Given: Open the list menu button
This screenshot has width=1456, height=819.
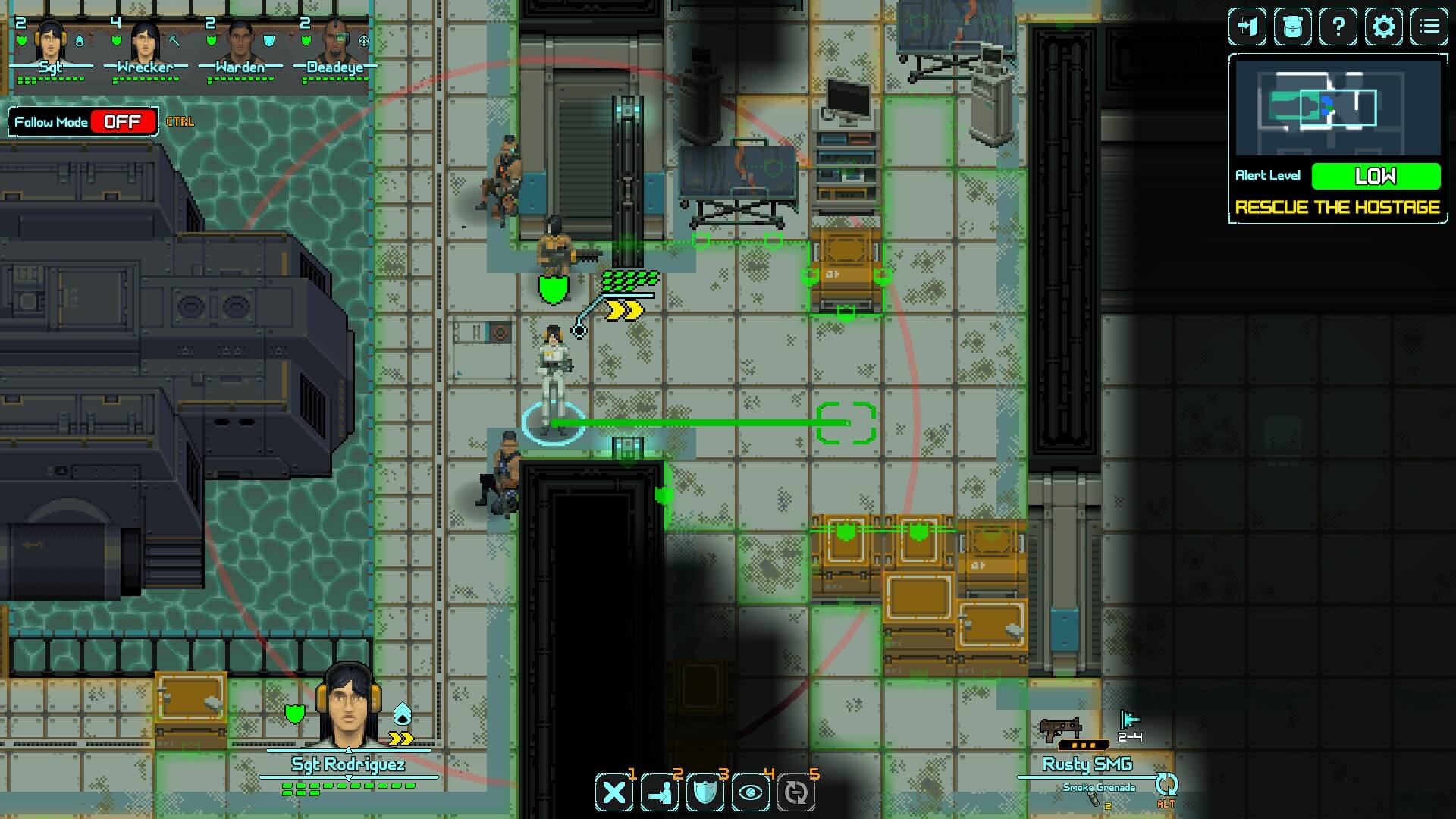Looking at the screenshot, I should pos(1429,27).
